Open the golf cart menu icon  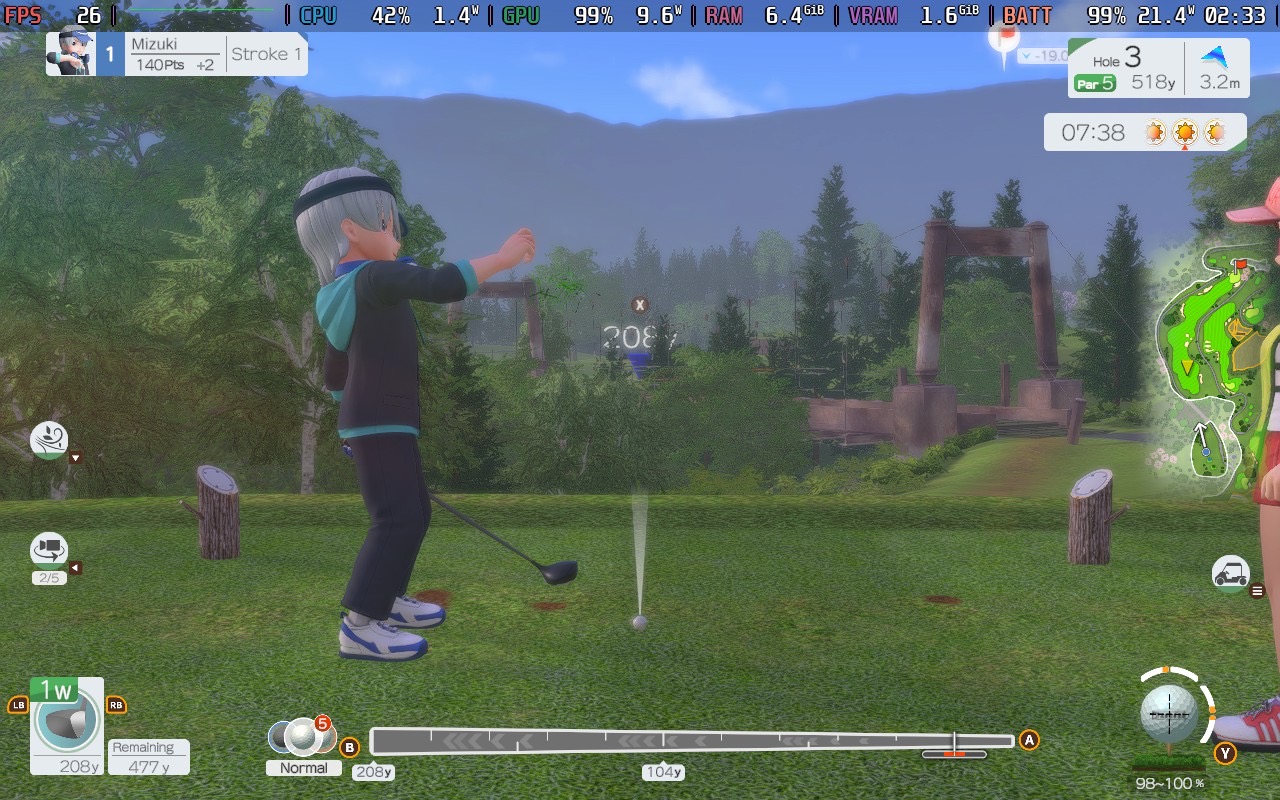click(1230, 574)
